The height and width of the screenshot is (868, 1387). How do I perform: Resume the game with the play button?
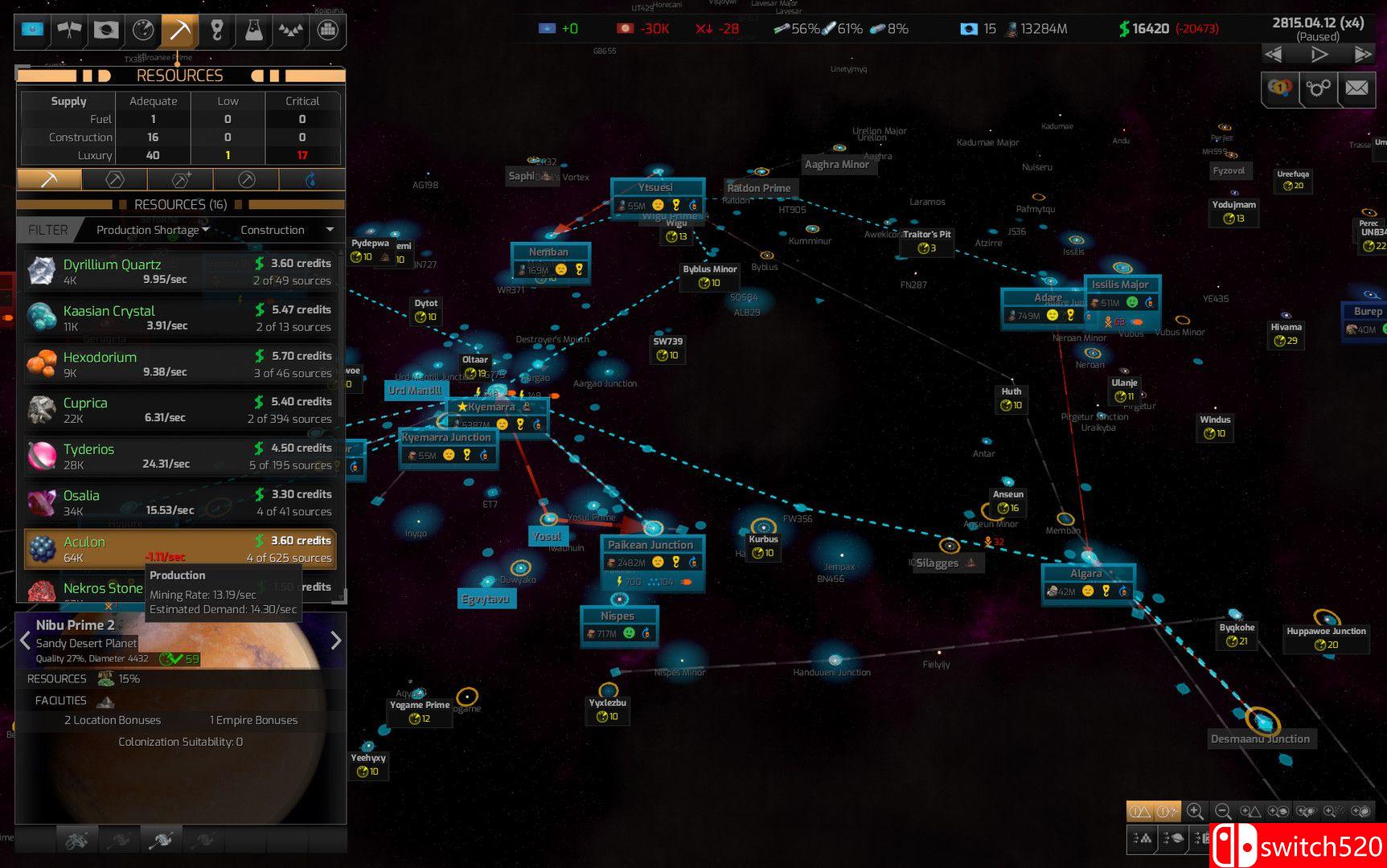(x=1319, y=55)
